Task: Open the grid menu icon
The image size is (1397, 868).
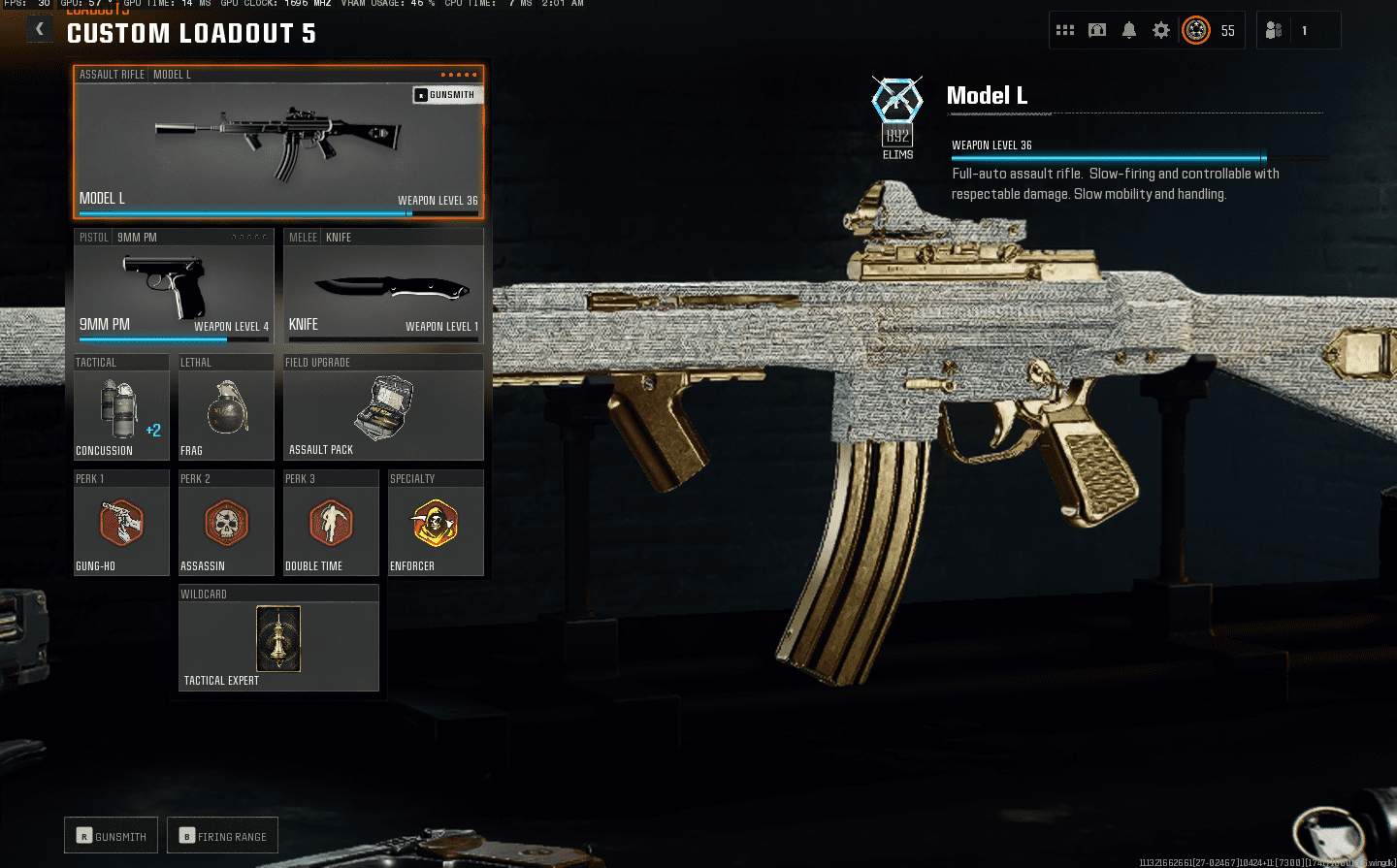Action: tap(1065, 30)
